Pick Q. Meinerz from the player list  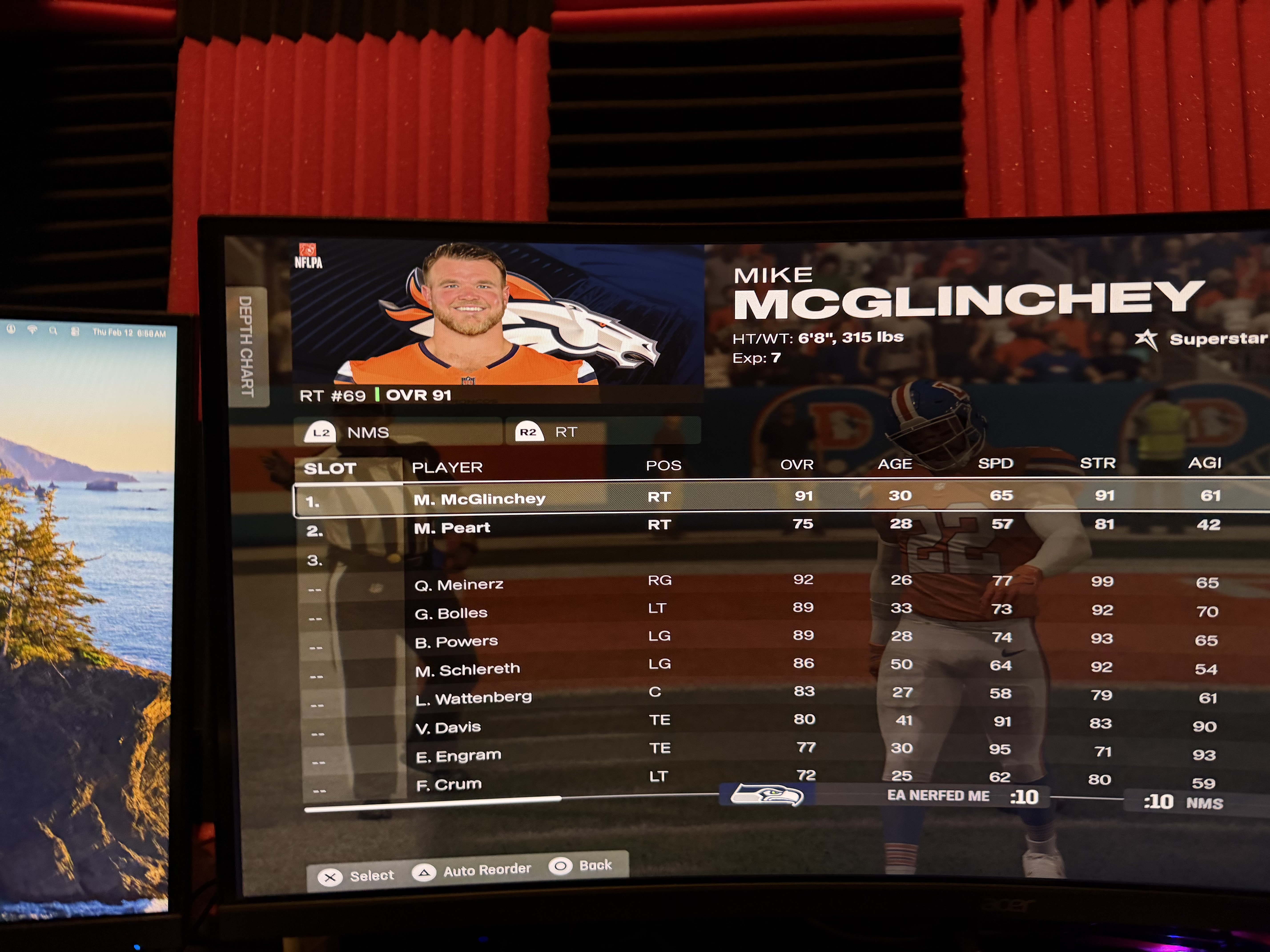[x=459, y=585]
